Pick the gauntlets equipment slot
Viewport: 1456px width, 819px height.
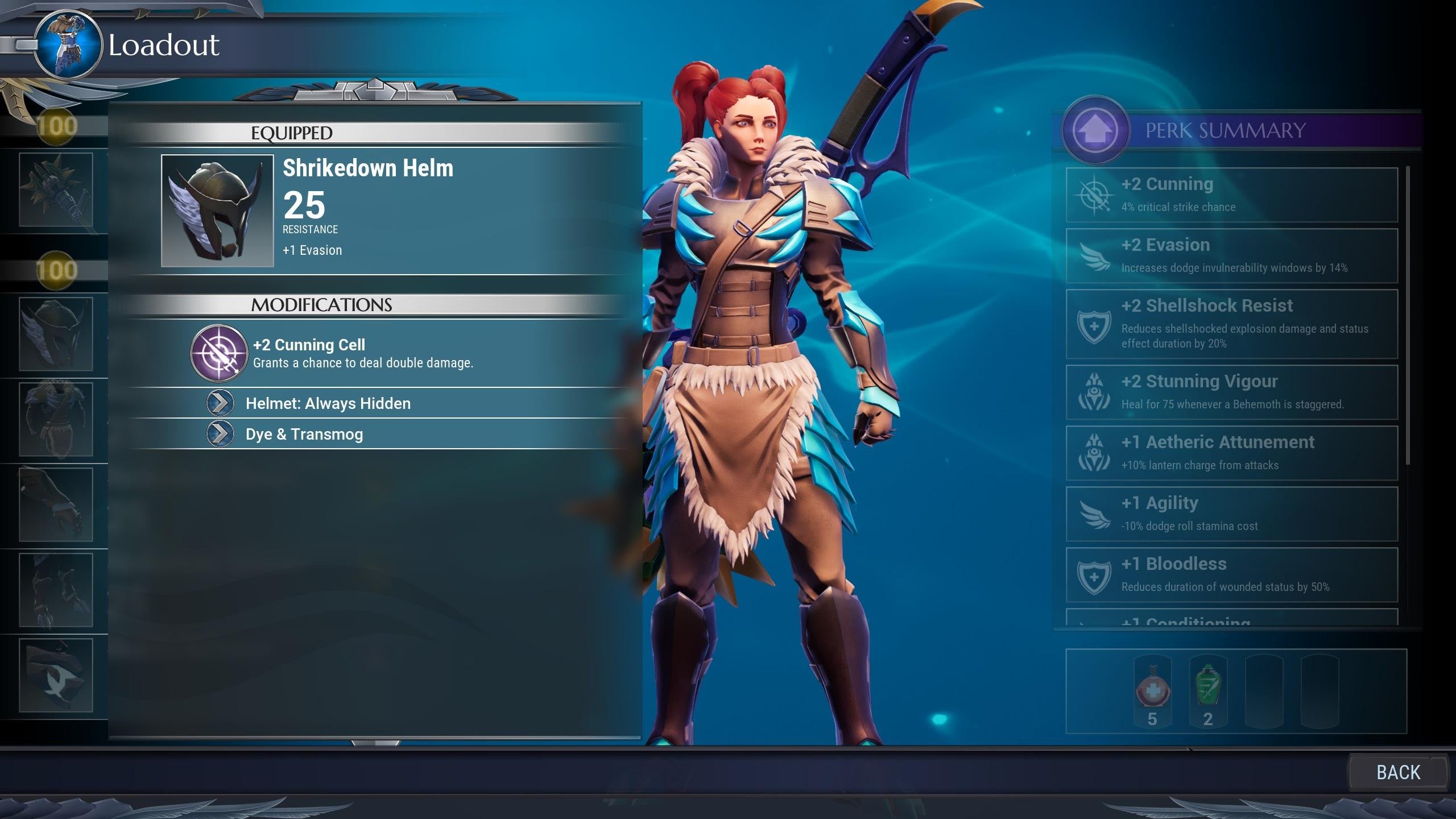[56, 504]
